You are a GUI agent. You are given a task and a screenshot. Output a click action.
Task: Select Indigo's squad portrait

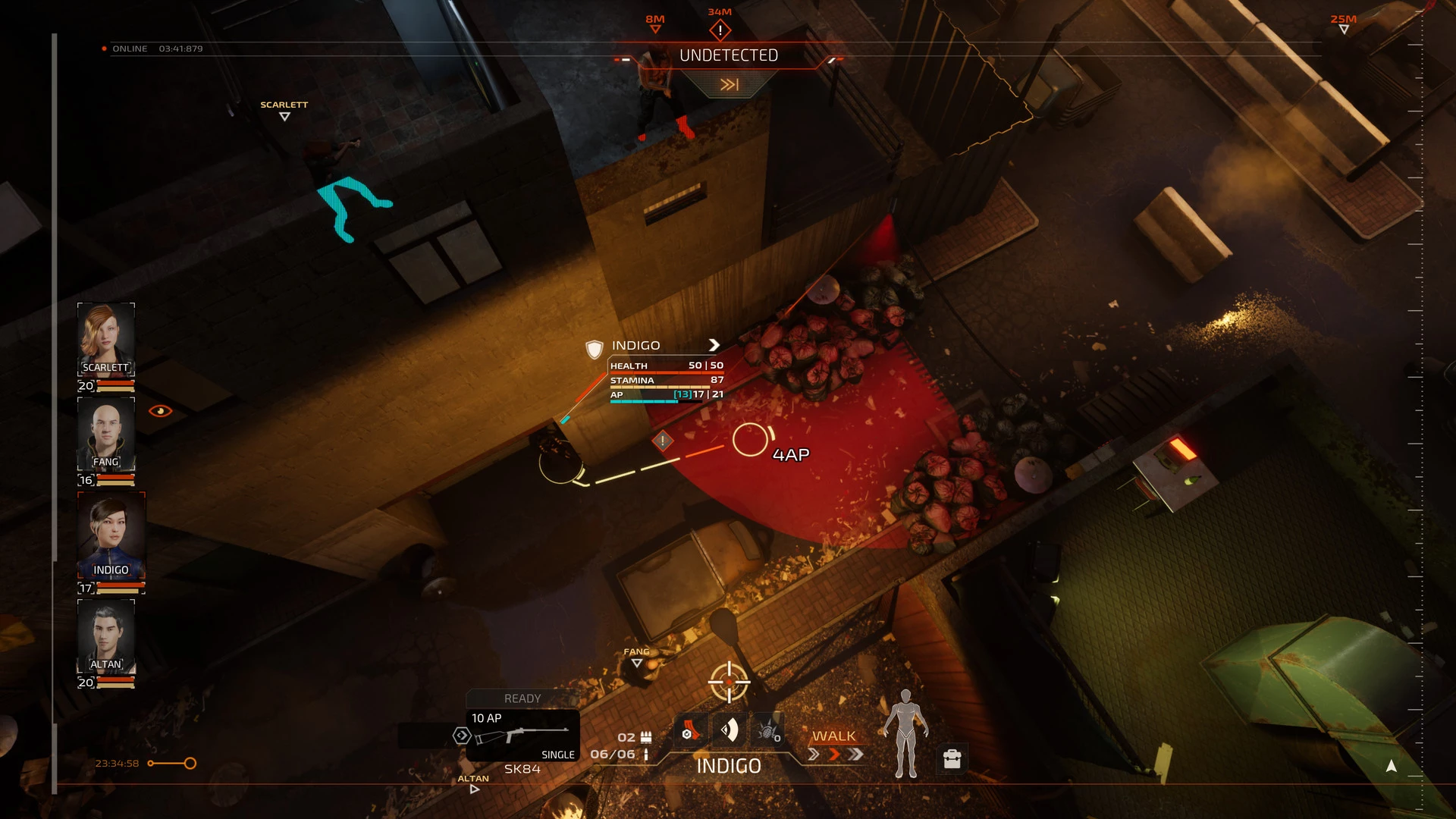tap(111, 535)
